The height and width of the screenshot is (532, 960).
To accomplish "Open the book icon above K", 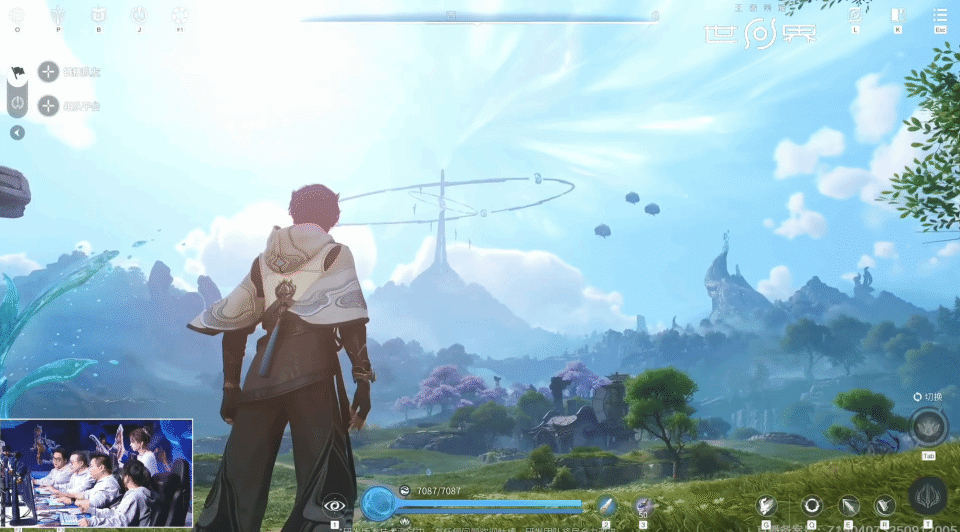I will coord(897,15).
